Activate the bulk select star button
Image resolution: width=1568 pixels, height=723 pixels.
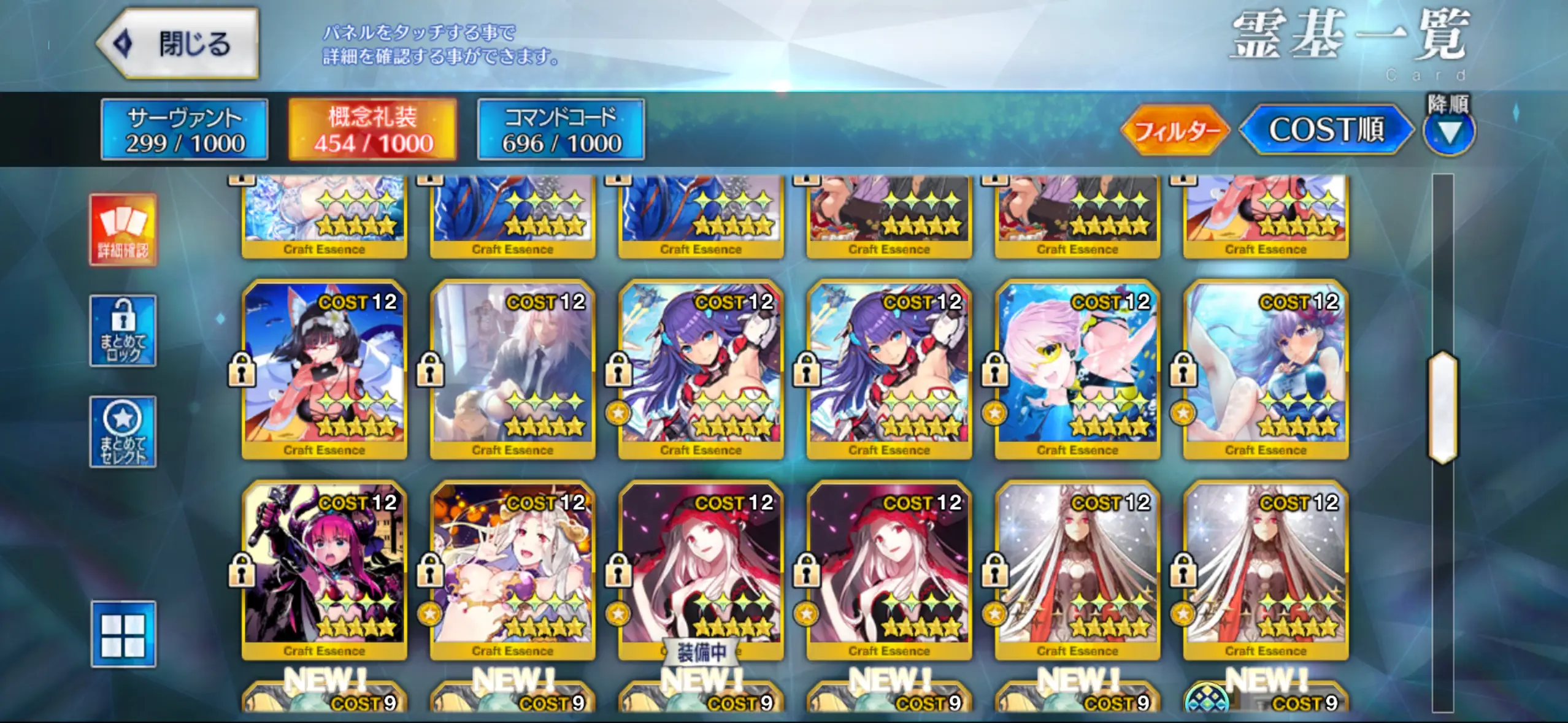(x=123, y=432)
